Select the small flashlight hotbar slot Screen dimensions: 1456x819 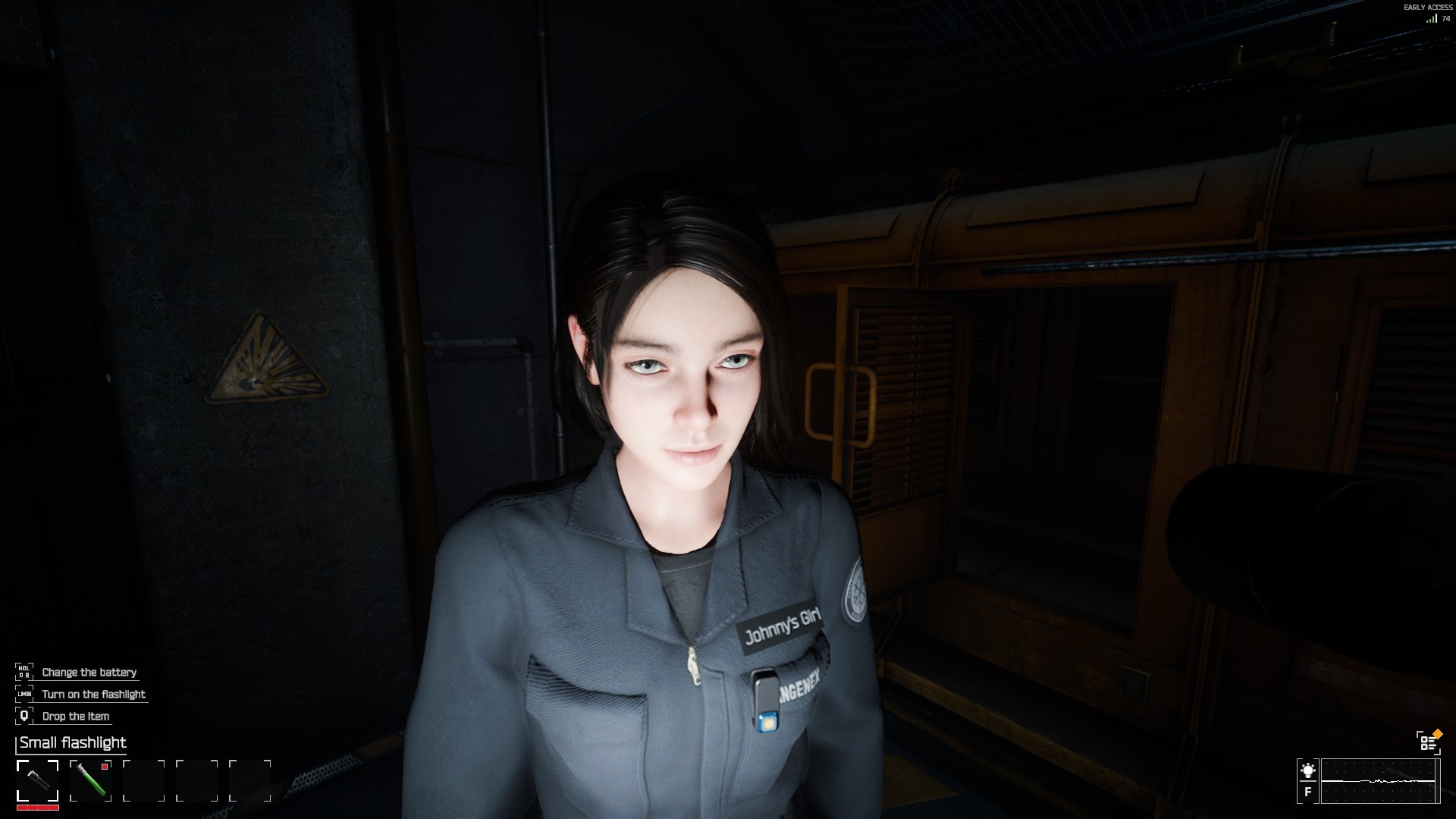[x=37, y=780]
